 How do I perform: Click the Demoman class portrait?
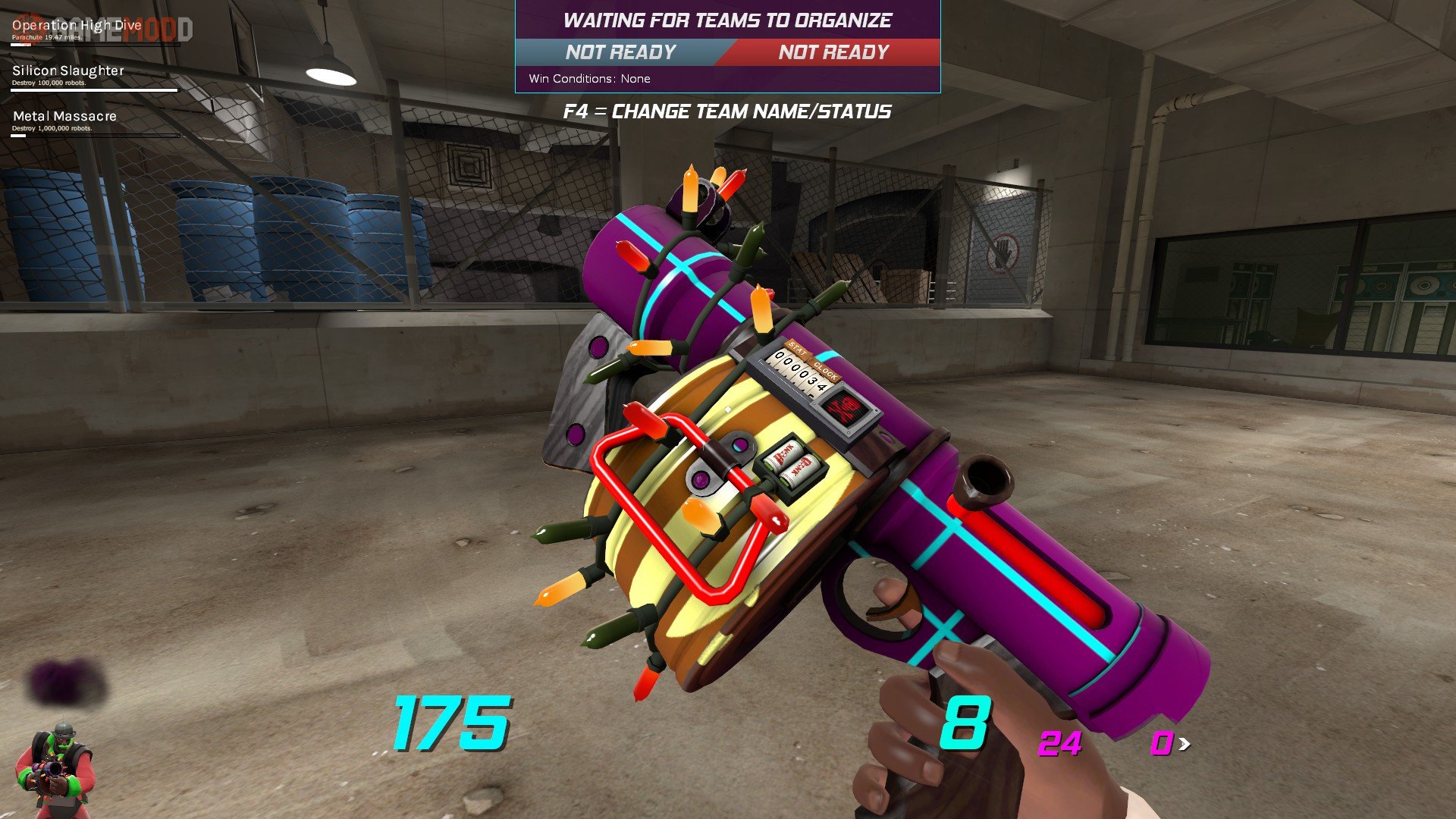55,767
